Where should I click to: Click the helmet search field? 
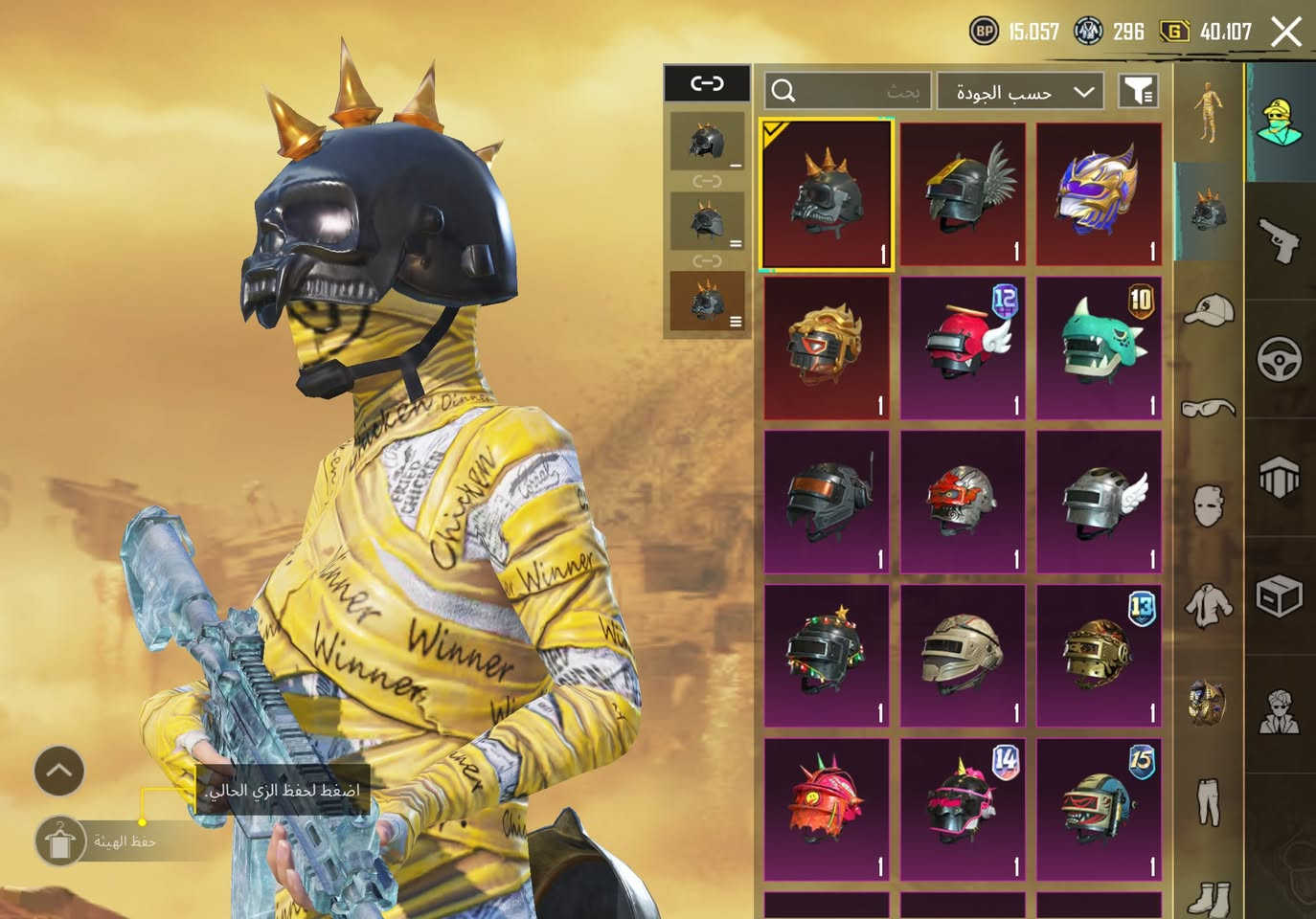847,92
